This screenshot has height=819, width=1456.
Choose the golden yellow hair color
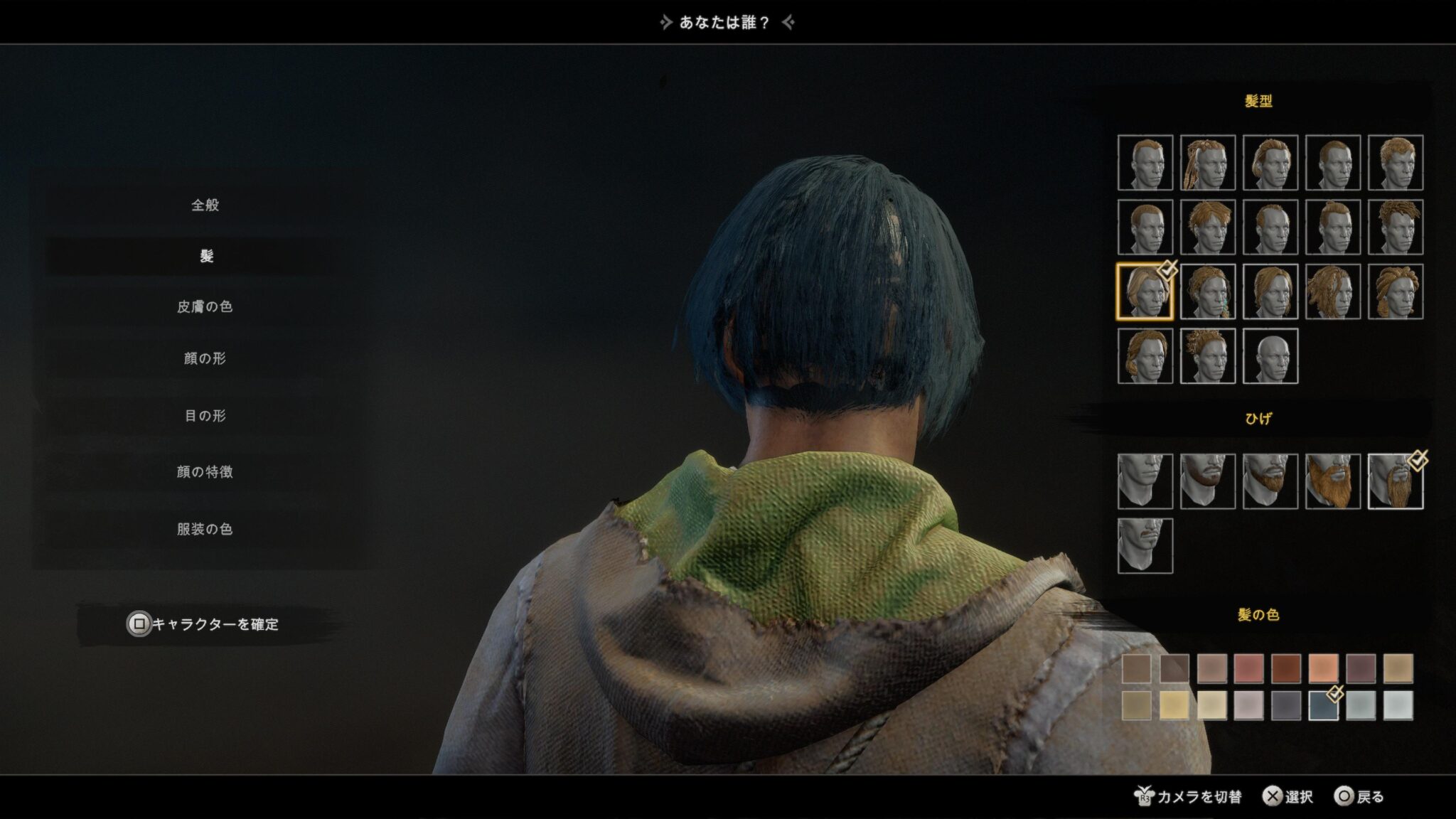[1174, 705]
